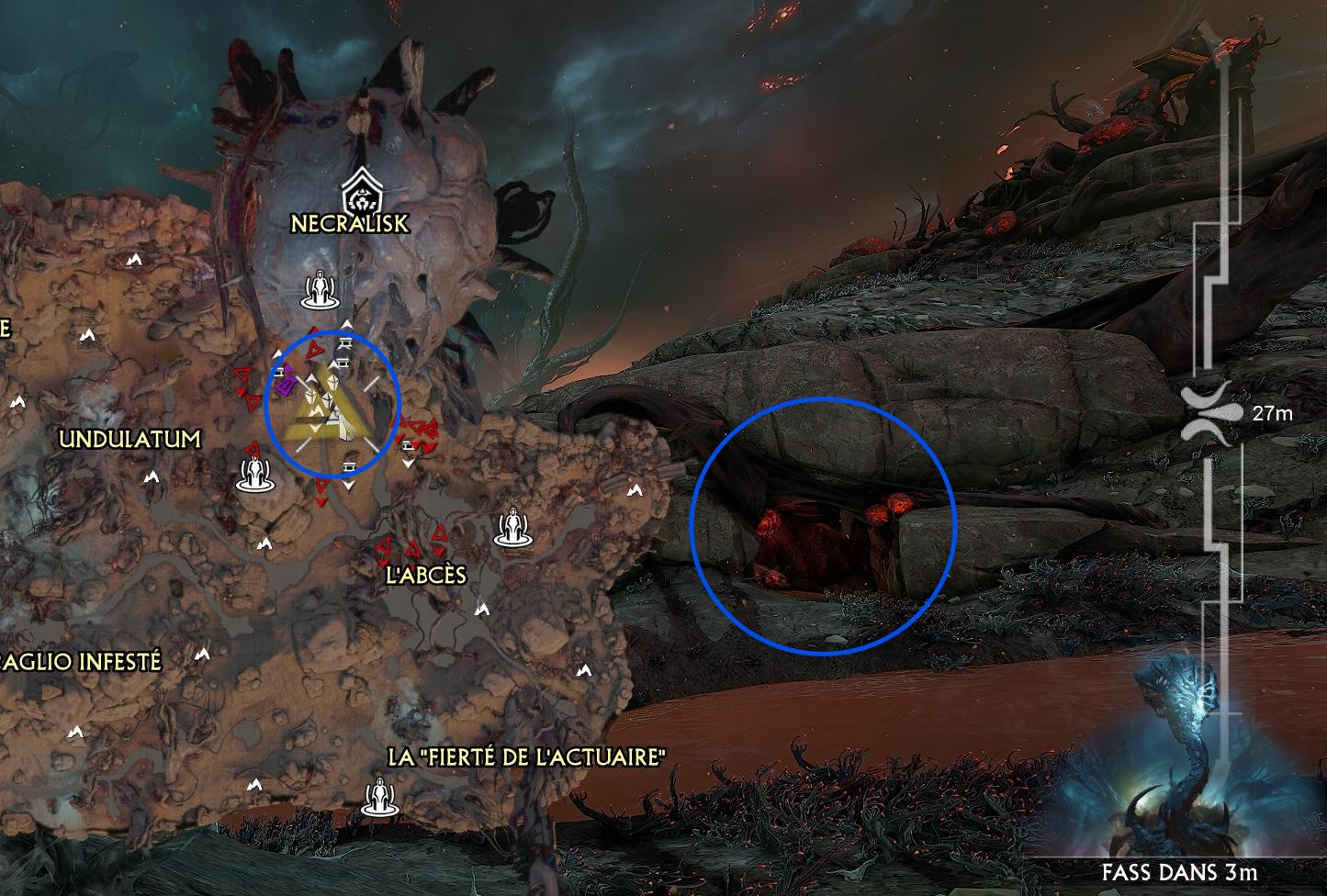Click the figure marker just below Necralisk
Viewport: 1327px width, 896px height.
(321, 288)
